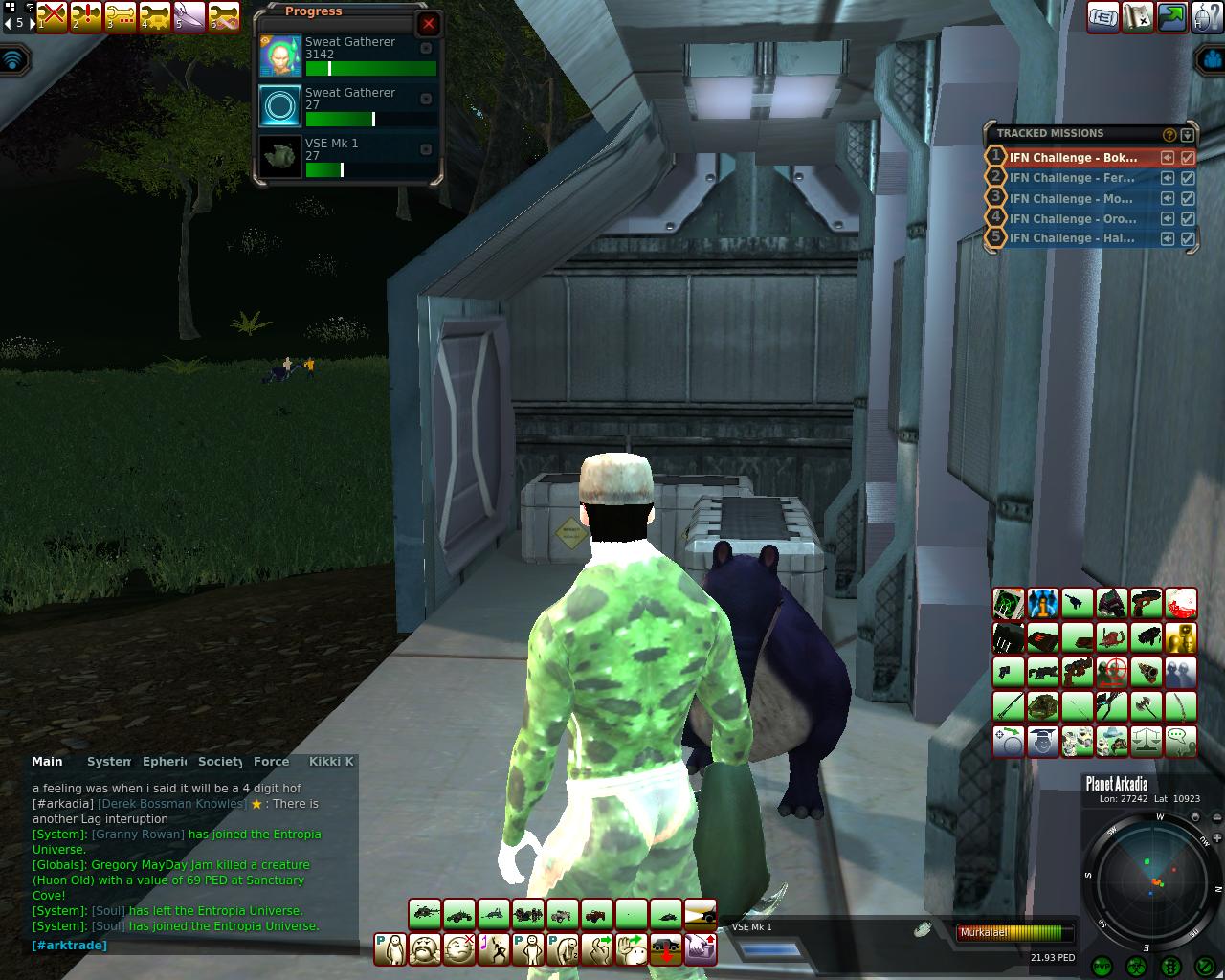
Task: Collapse the Tracked Missions panel
Action: (1188, 135)
